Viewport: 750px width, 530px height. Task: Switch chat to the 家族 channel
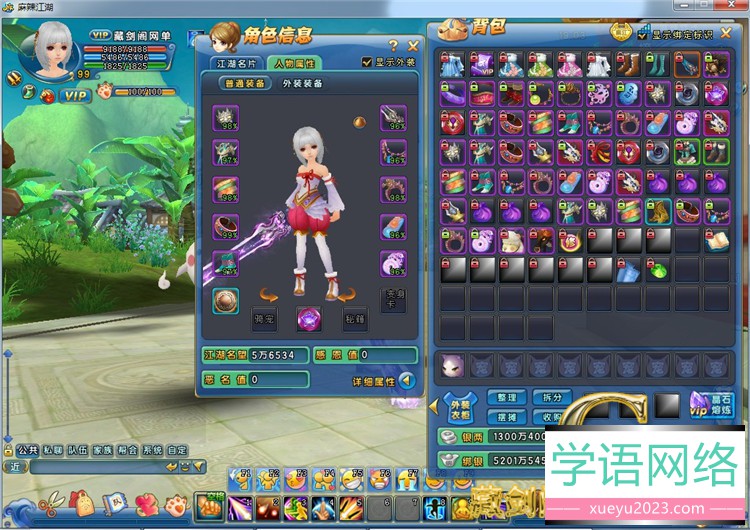[x=101, y=450]
